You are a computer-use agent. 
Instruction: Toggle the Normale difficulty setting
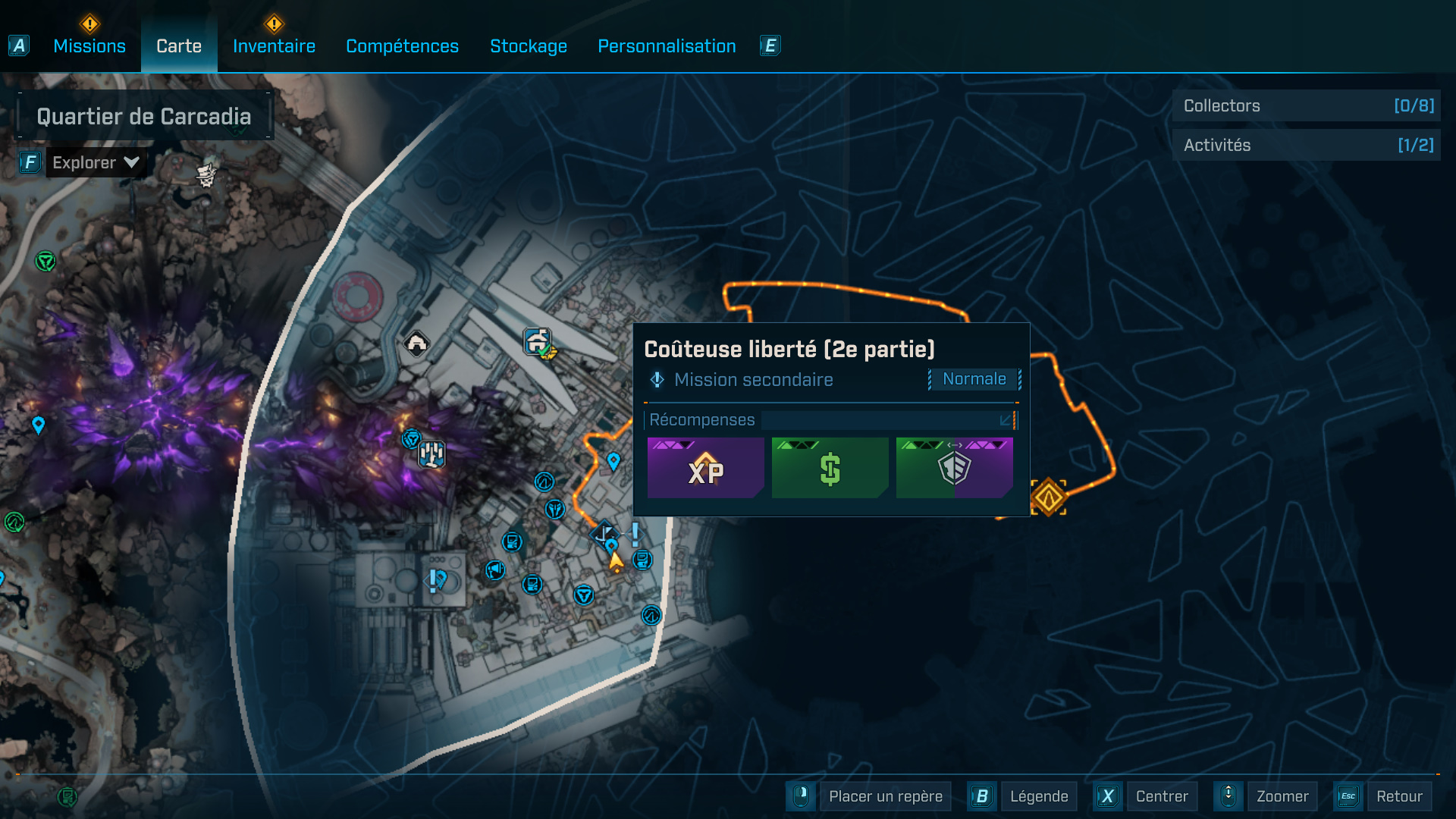point(974,379)
